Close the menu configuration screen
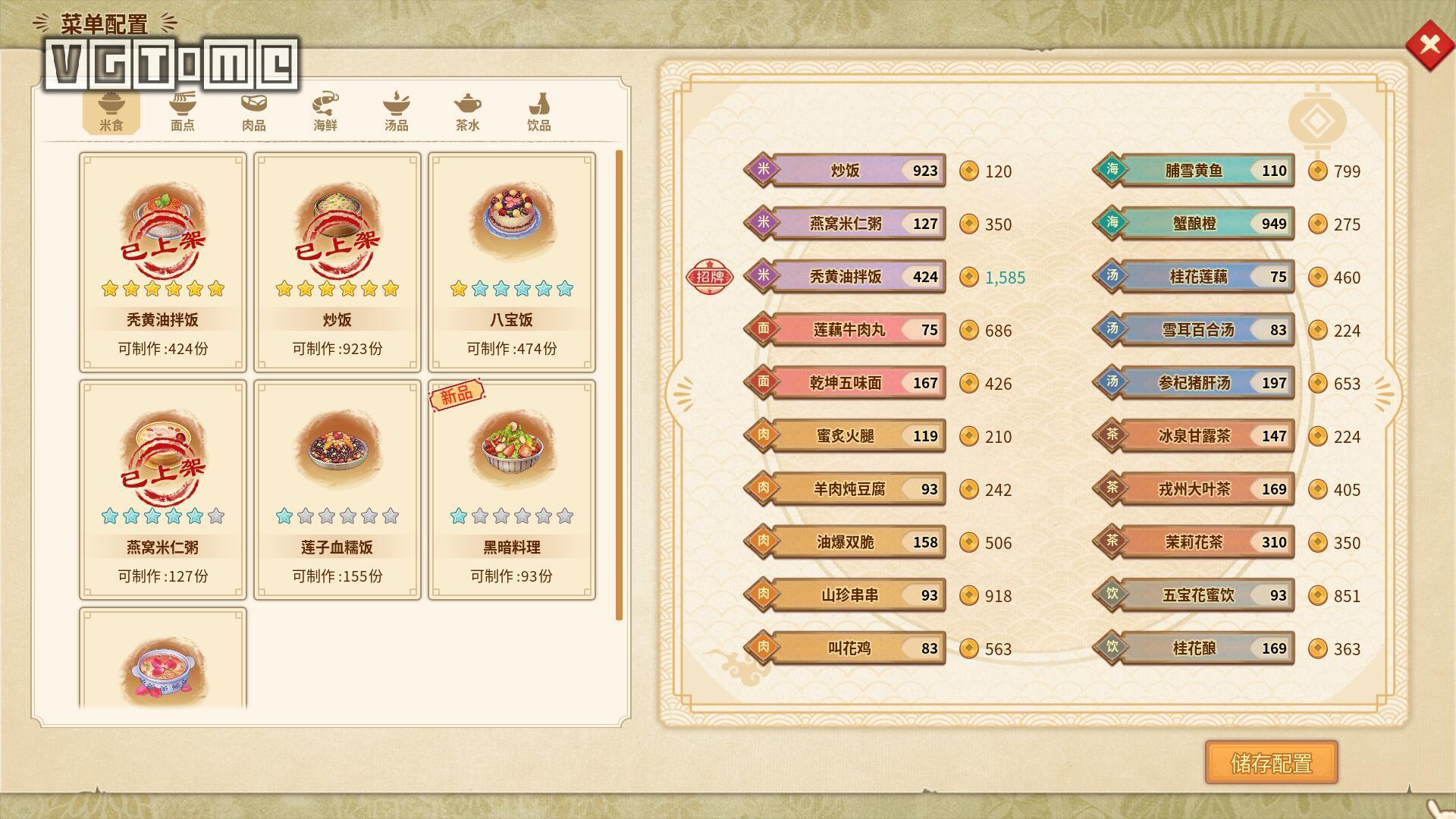This screenshot has height=819, width=1456. pyautogui.click(x=1429, y=45)
